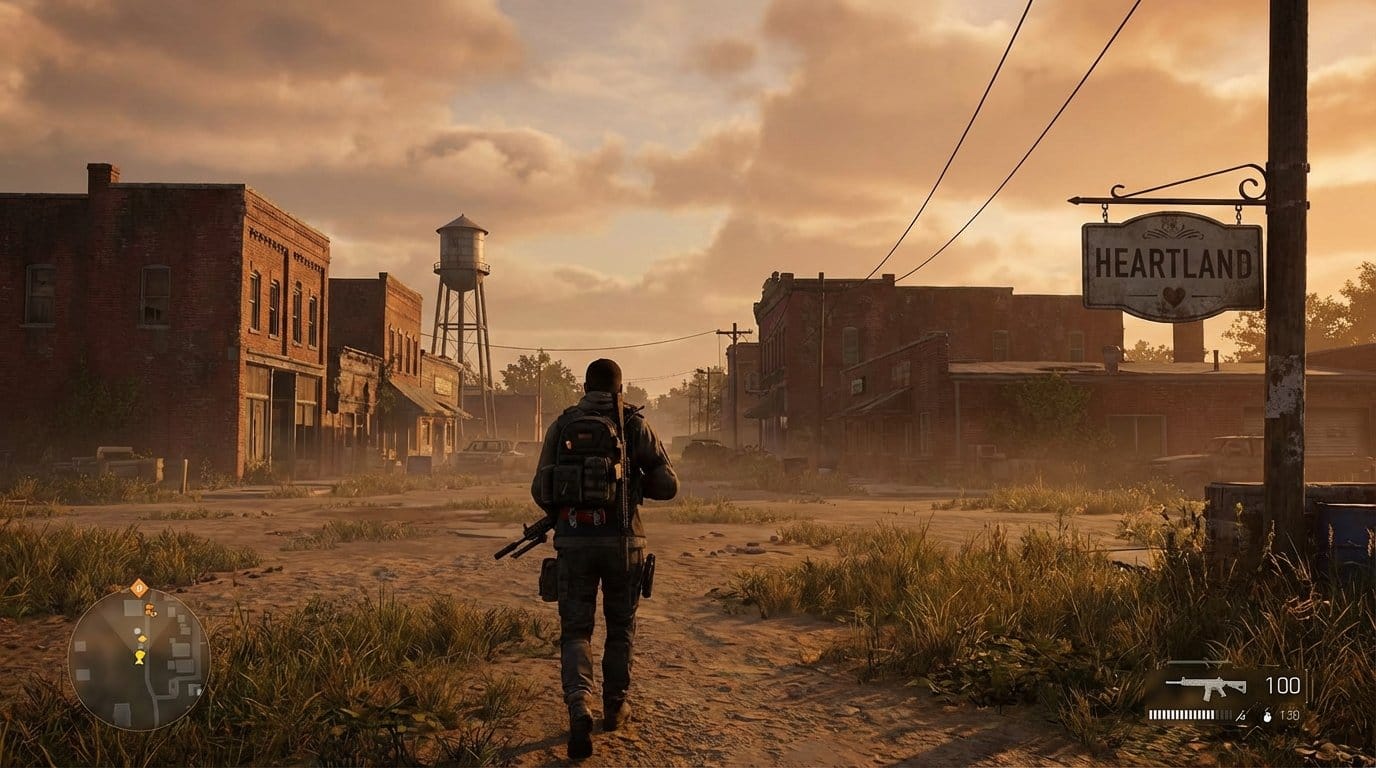The image size is (1376, 768).
Task: Select the rifle icon in the weapon HUD
Action: click(x=1207, y=686)
